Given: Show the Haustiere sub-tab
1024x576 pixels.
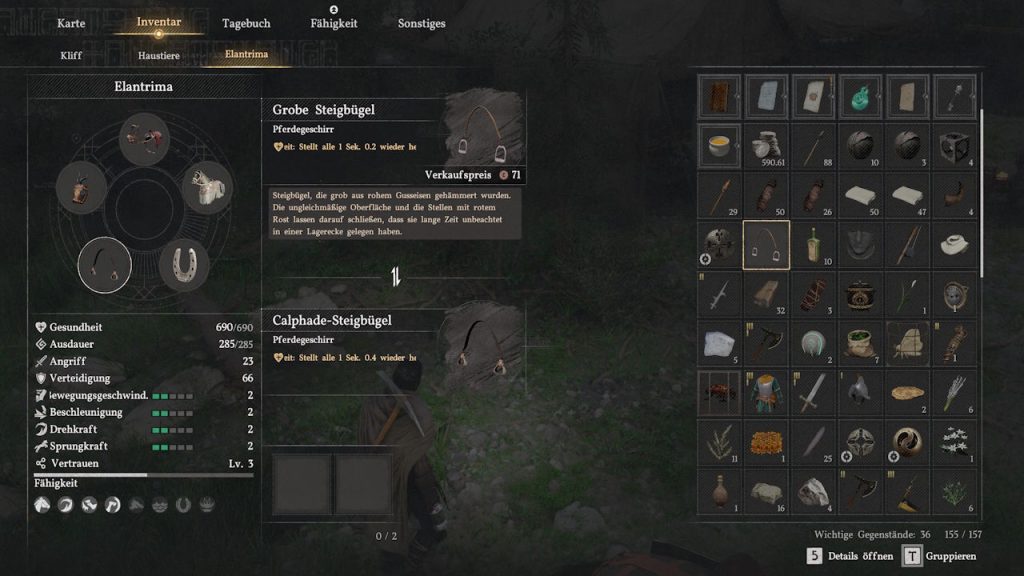Looking at the screenshot, I should (x=158, y=55).
